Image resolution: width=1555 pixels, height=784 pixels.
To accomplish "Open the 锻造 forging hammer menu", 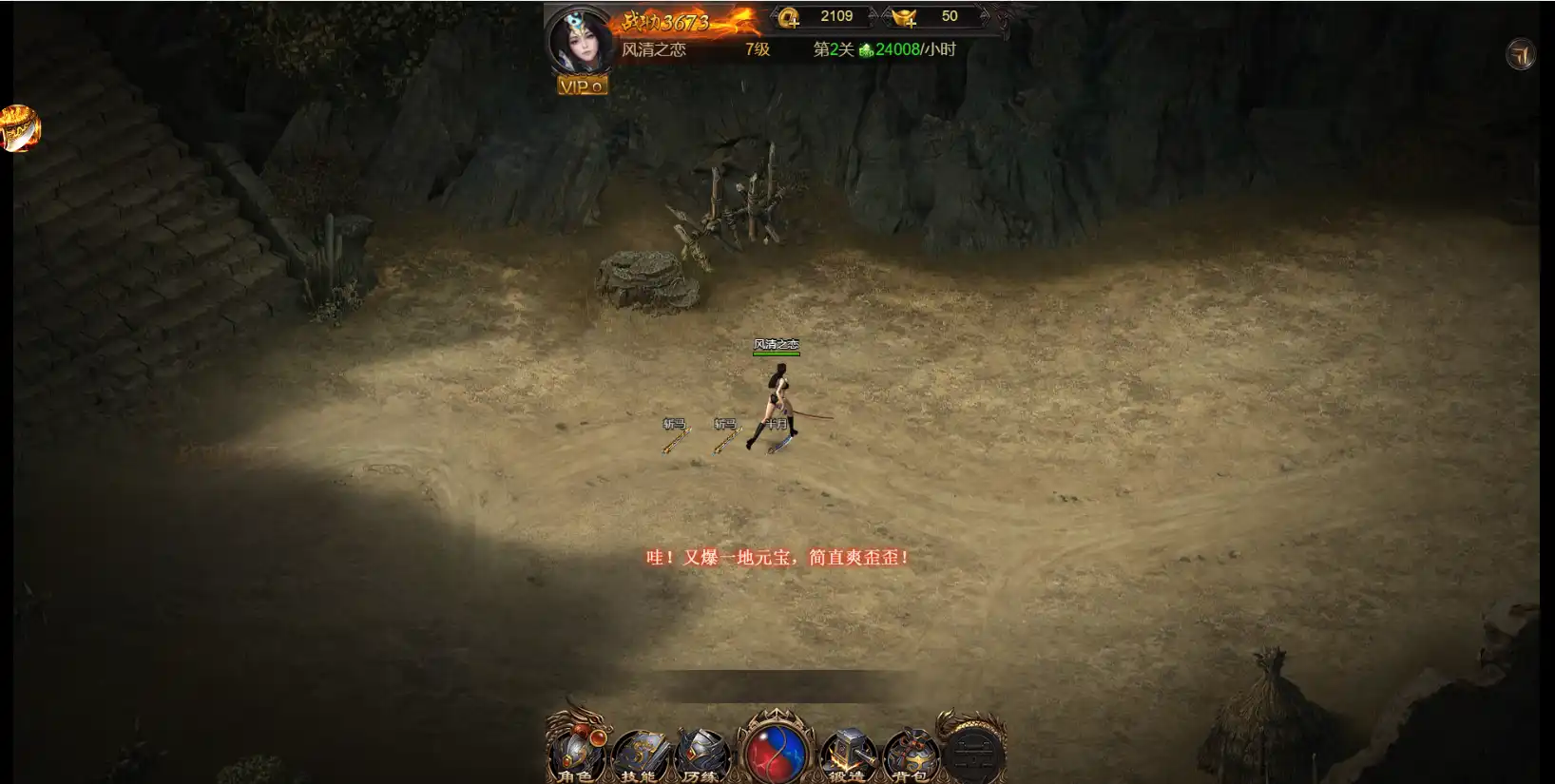I will click(x=847, y=755).
